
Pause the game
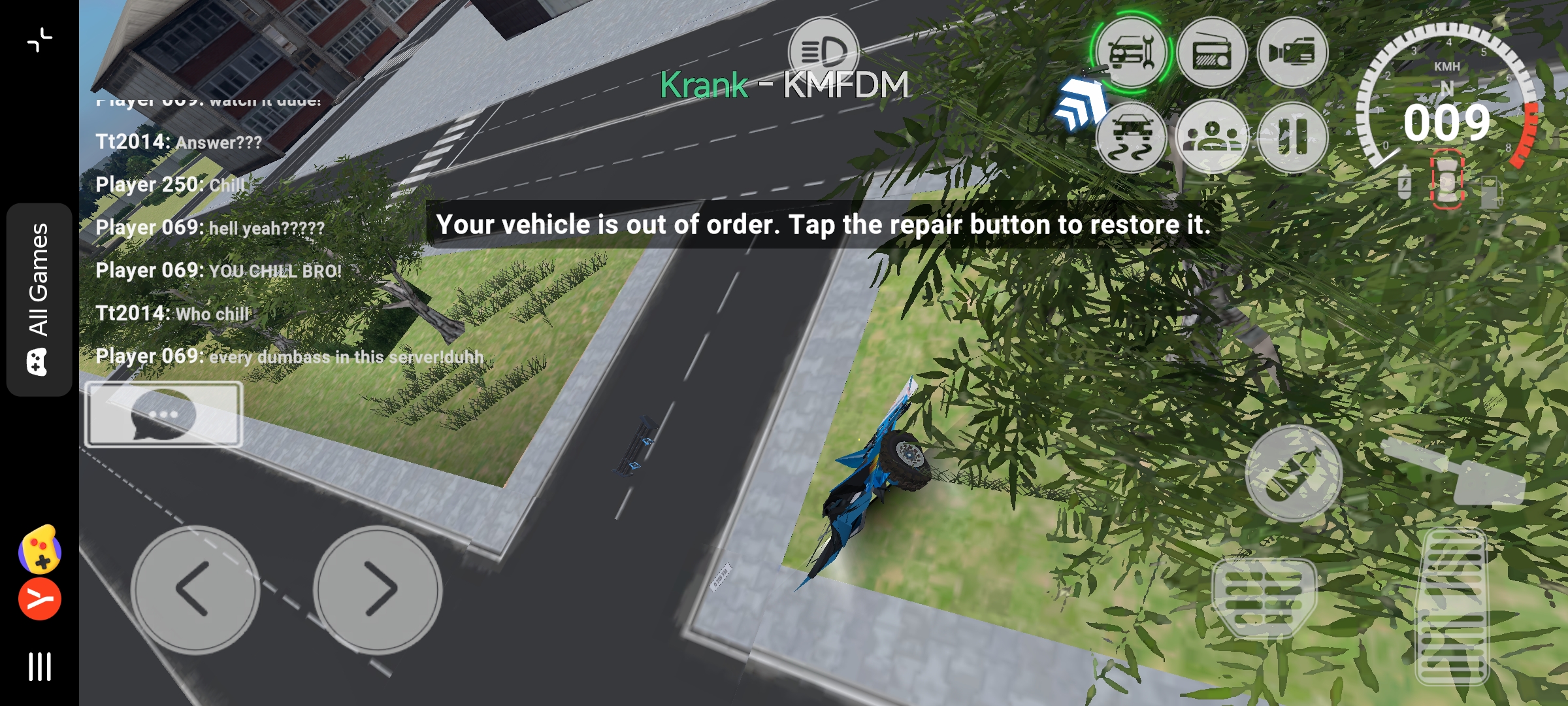tap(1292, 138)
